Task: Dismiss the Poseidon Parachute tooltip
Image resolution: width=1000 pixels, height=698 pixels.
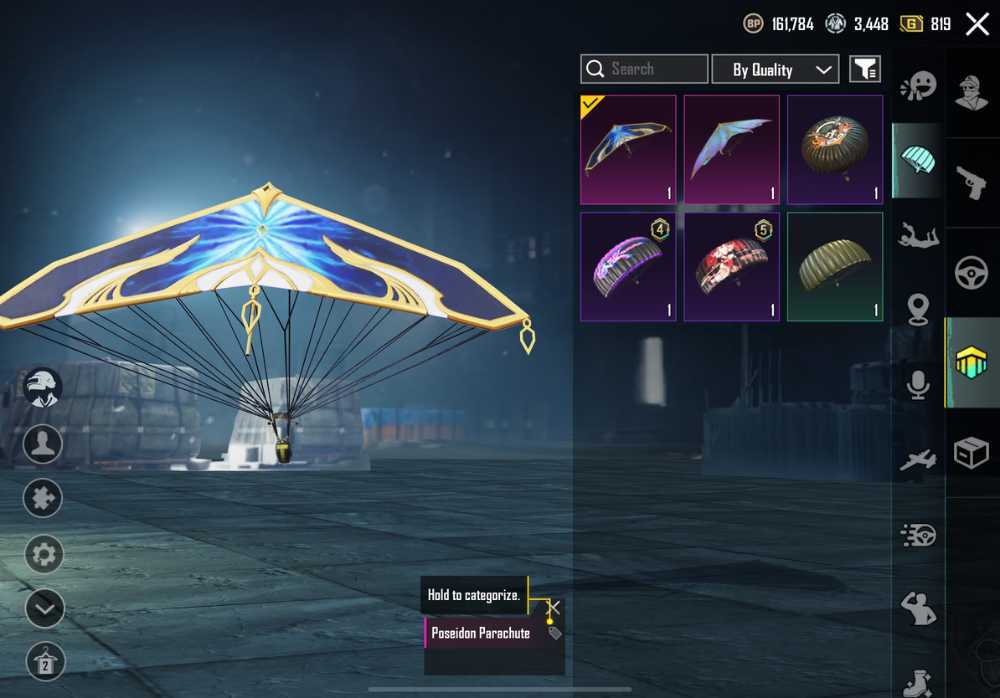Action: click(554, 607)
